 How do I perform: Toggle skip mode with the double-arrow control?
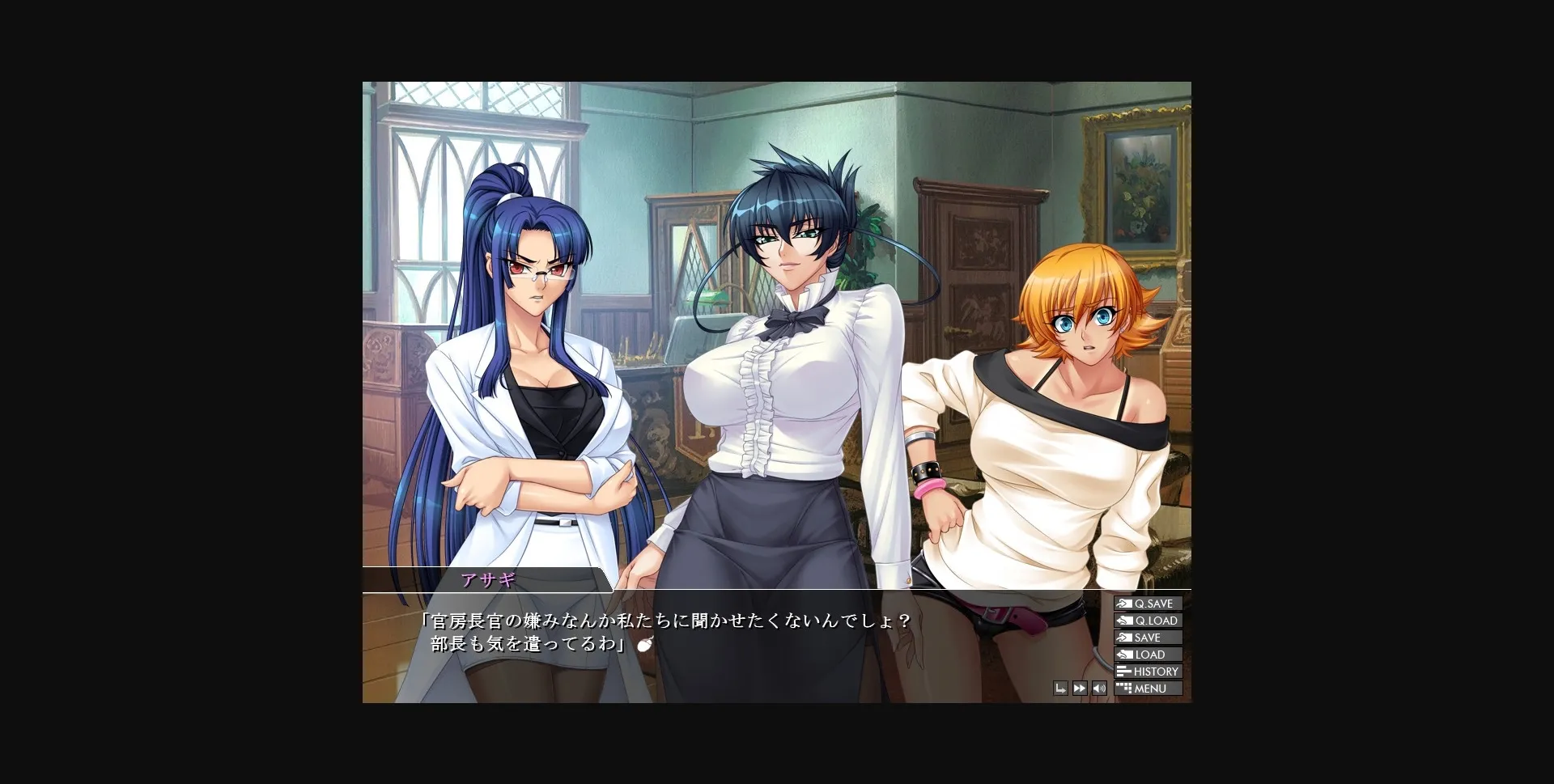[1080, 688]
